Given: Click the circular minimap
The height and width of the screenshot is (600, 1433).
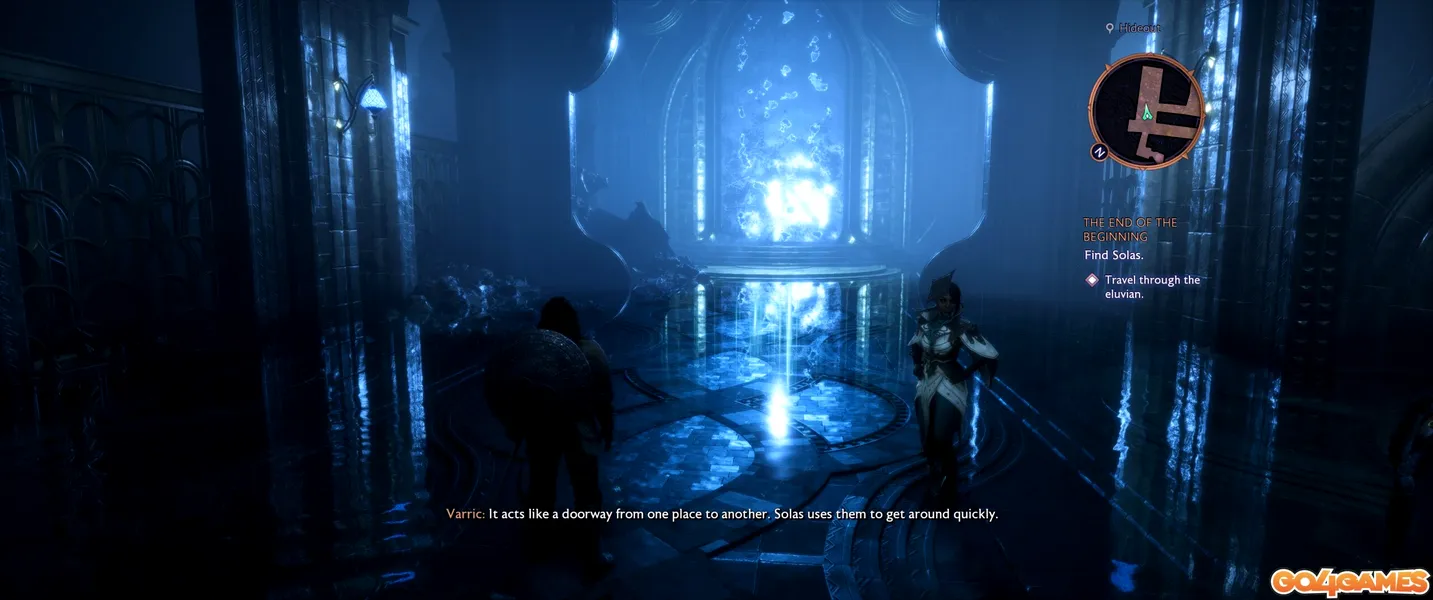Looking at the screenshot, I should click(x=1145, y=111).
